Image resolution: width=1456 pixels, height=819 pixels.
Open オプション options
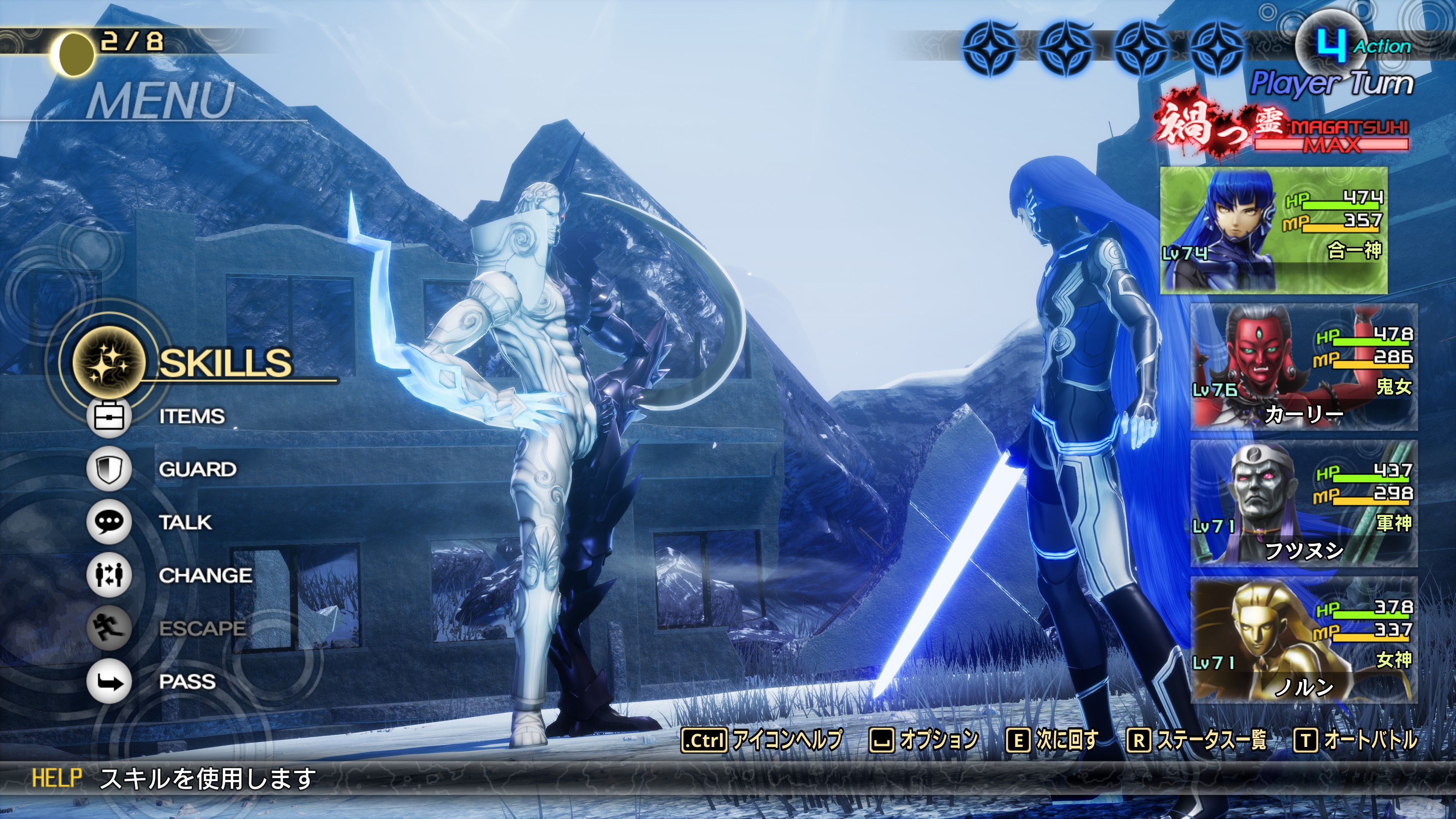[938, 740]
